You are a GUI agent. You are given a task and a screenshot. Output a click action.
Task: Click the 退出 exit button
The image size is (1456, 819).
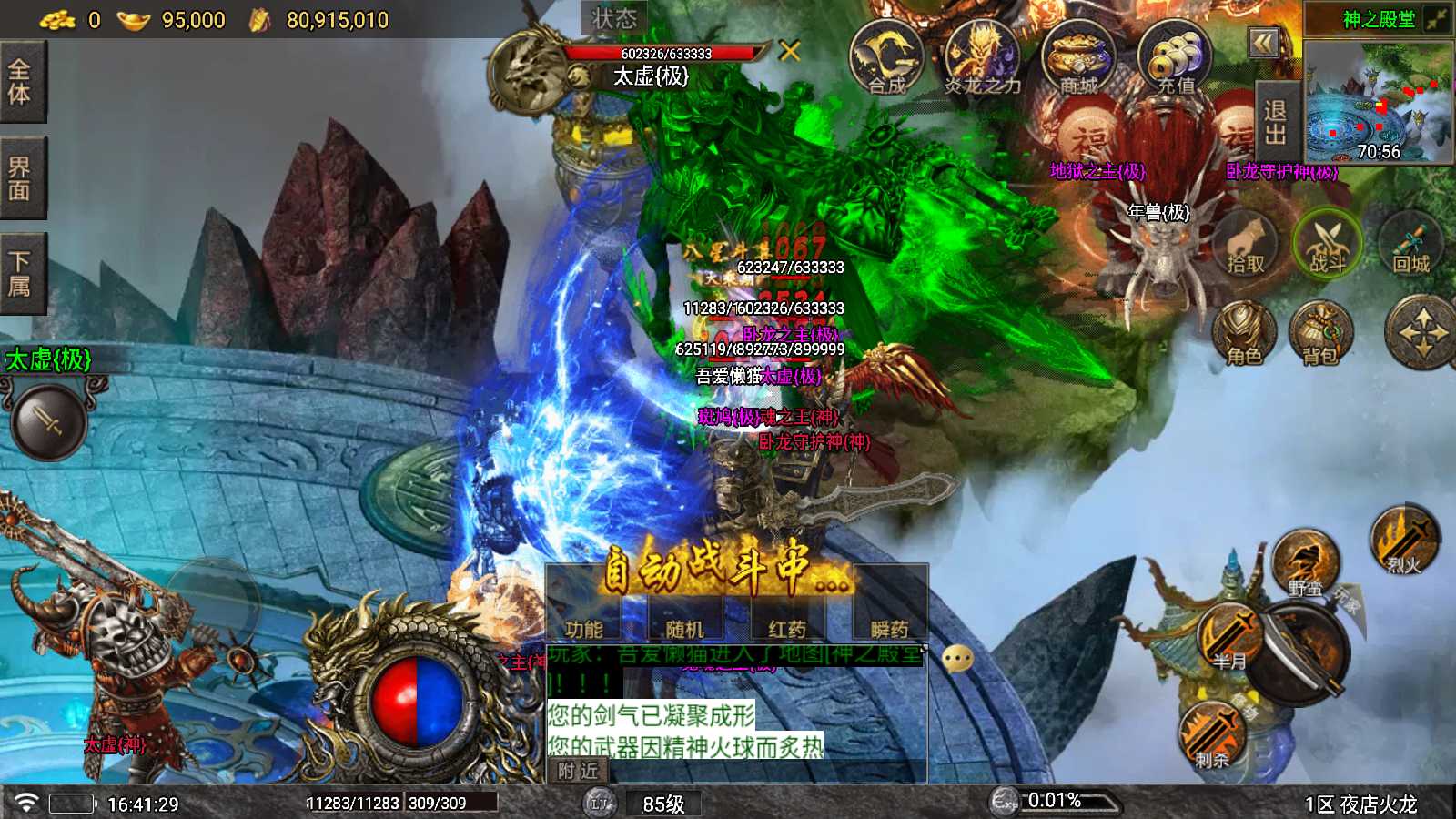pos(1275,123)
